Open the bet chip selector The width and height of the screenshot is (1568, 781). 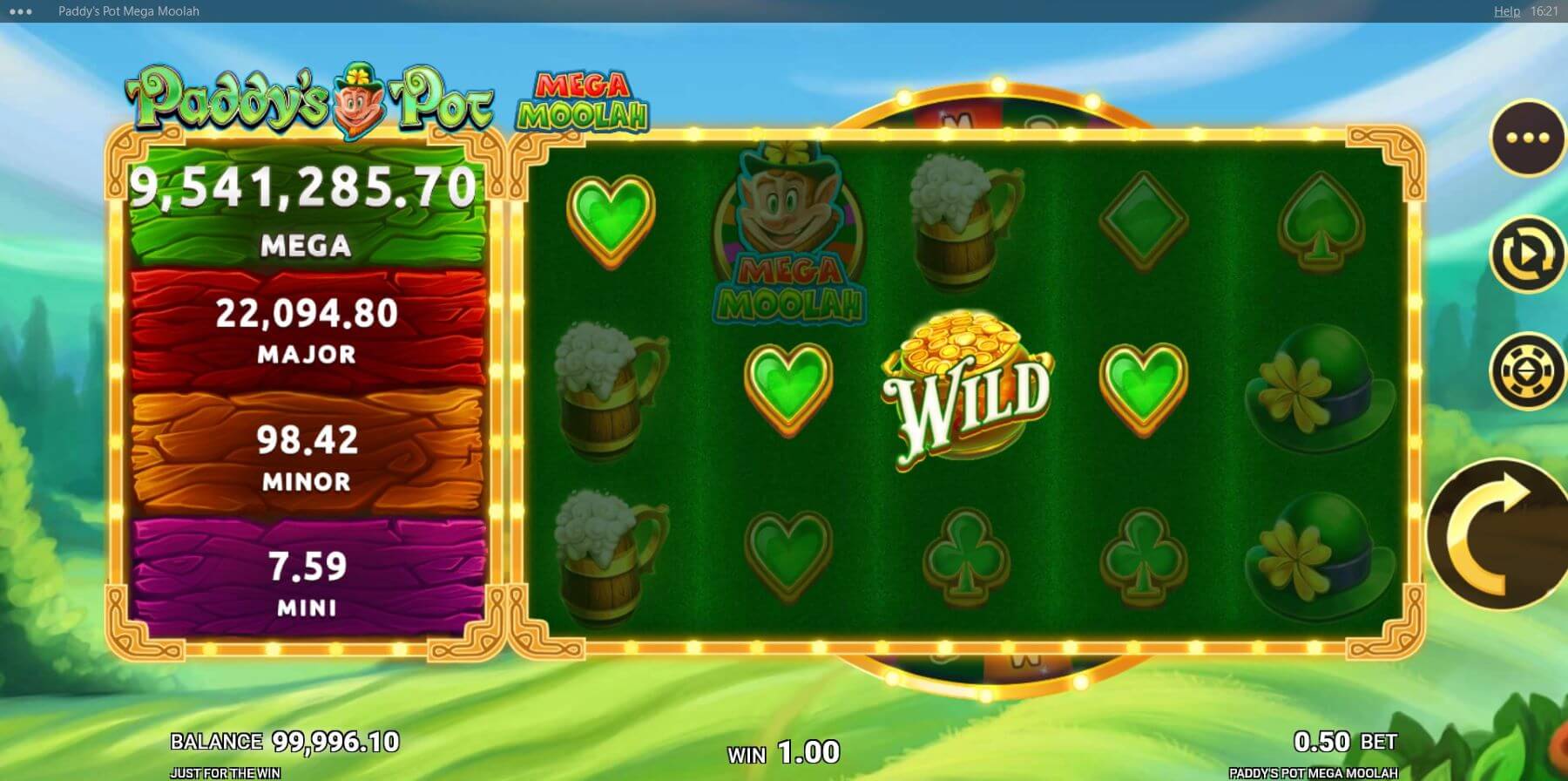click(x=1527, y=371)
